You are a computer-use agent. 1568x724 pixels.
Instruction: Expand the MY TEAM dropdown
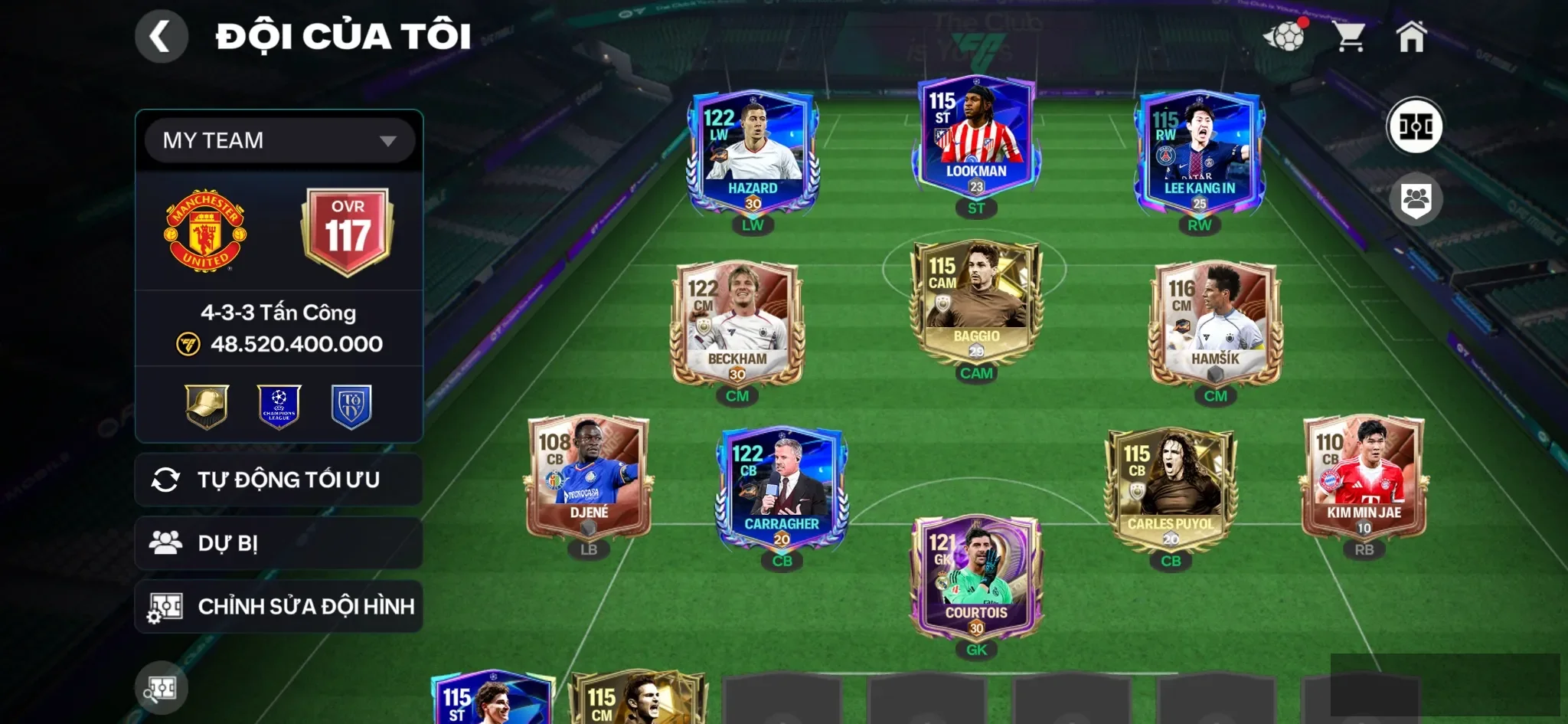[278, 140]
